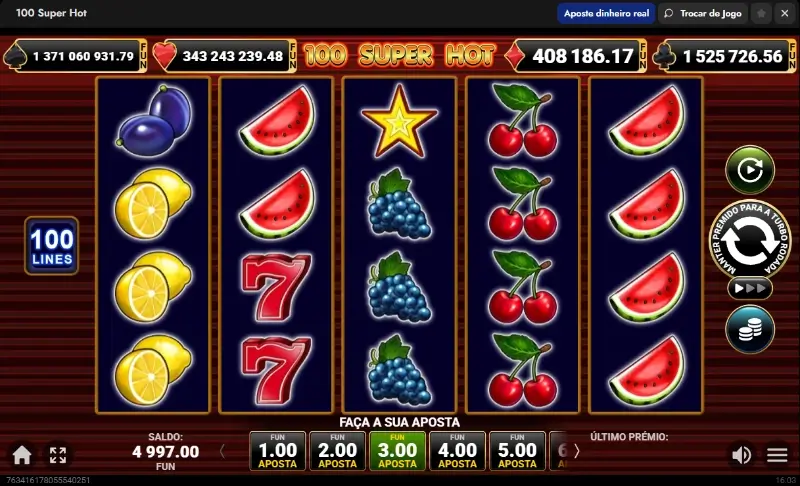The height and width of the screenshot is (486, 800).
Task: Mark the game as favorite with the star
Action: (x=760, y=13)
